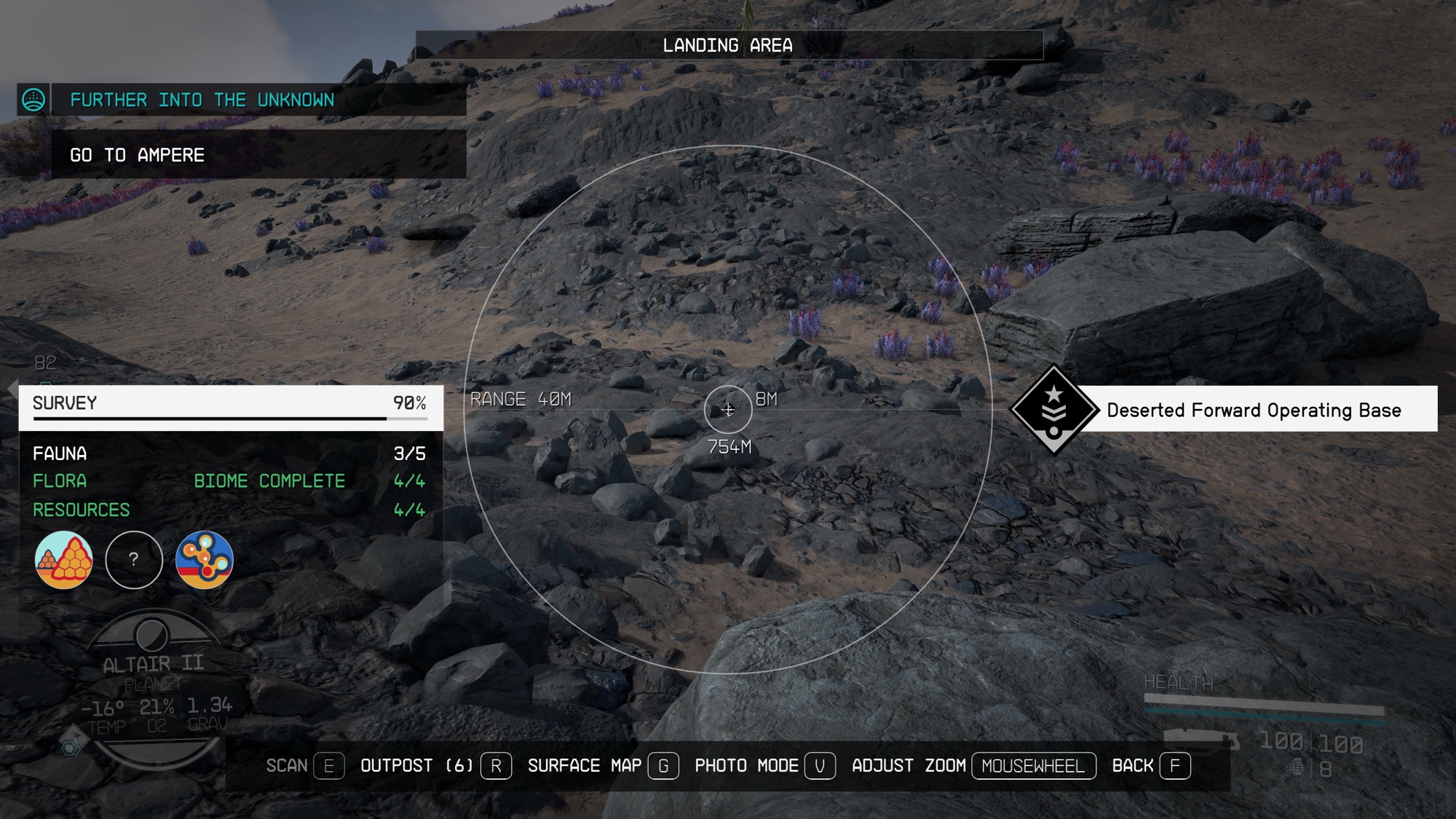Click the blue molecule resource icon

pos(205,560)
